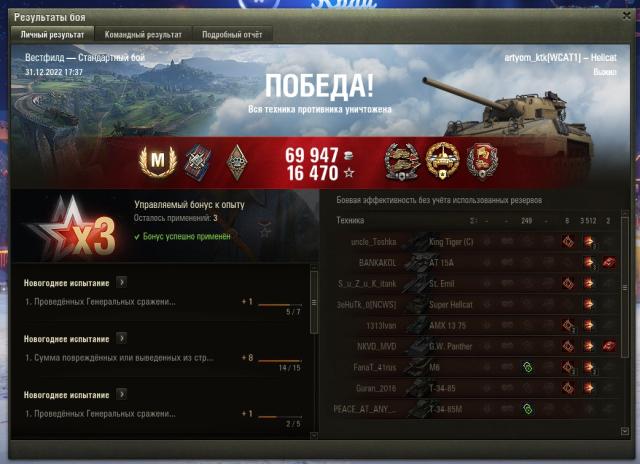
Task: Click the Техника column header
Action: click(x=351, y=220)
